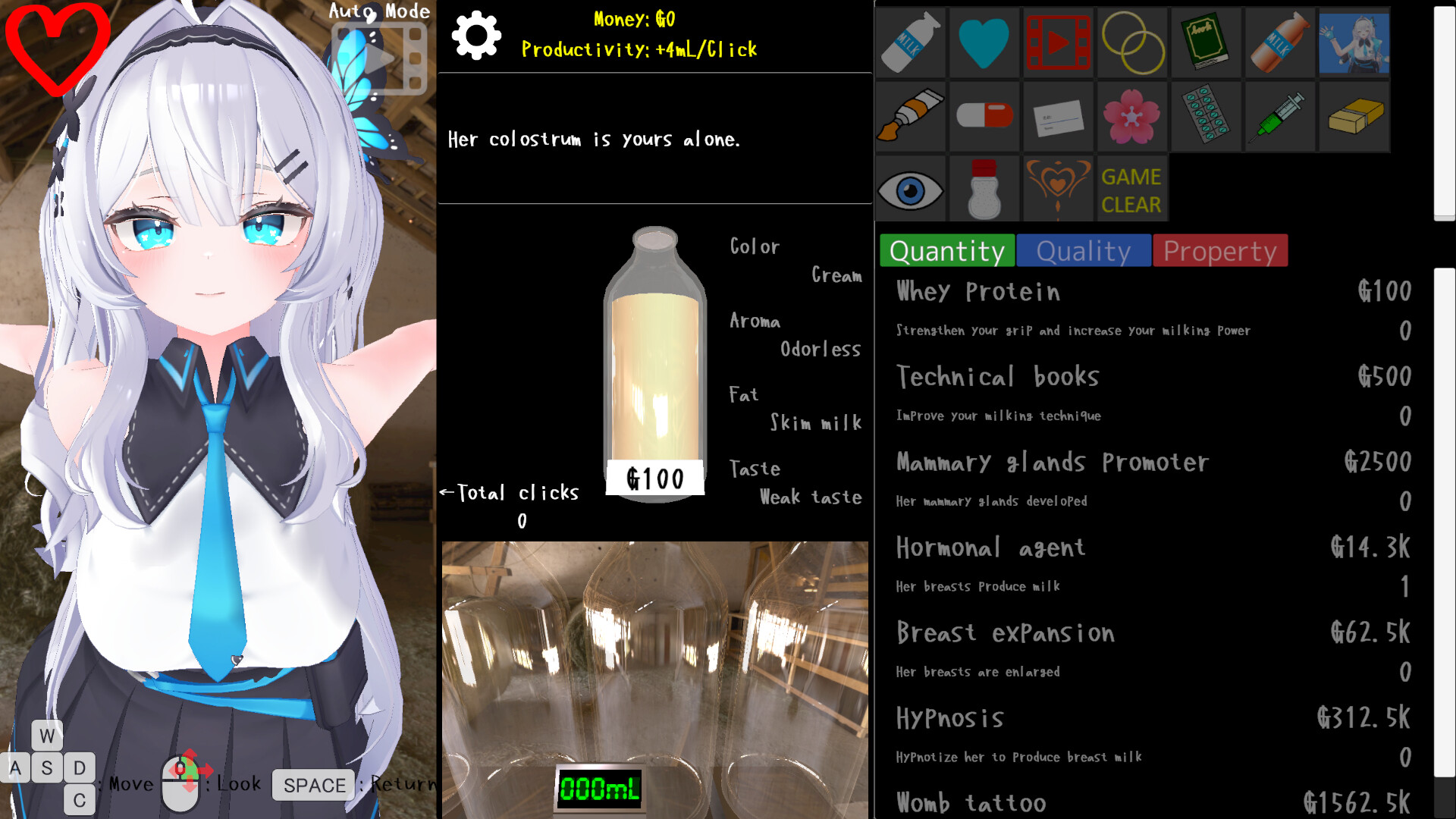
Task: Open the red film reel icon
Action: [1058, 43]
